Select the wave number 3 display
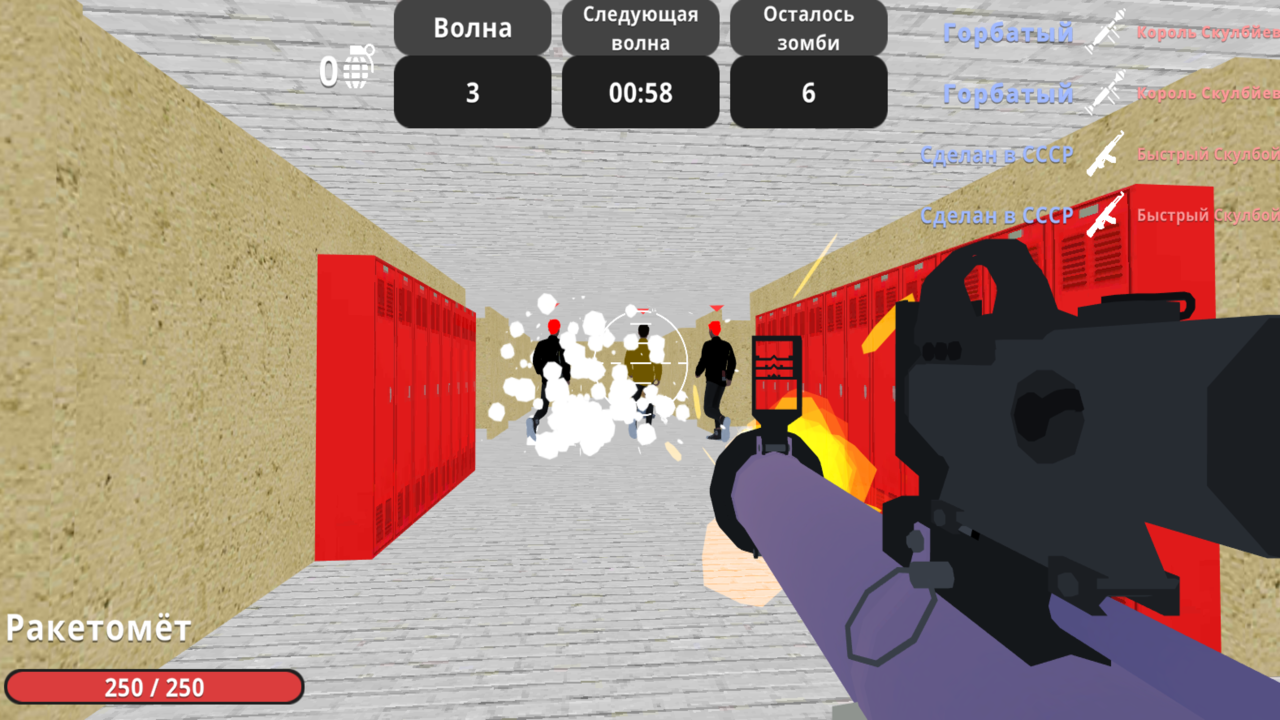This screenshot has height=720, width=1280. pos(471,92)
